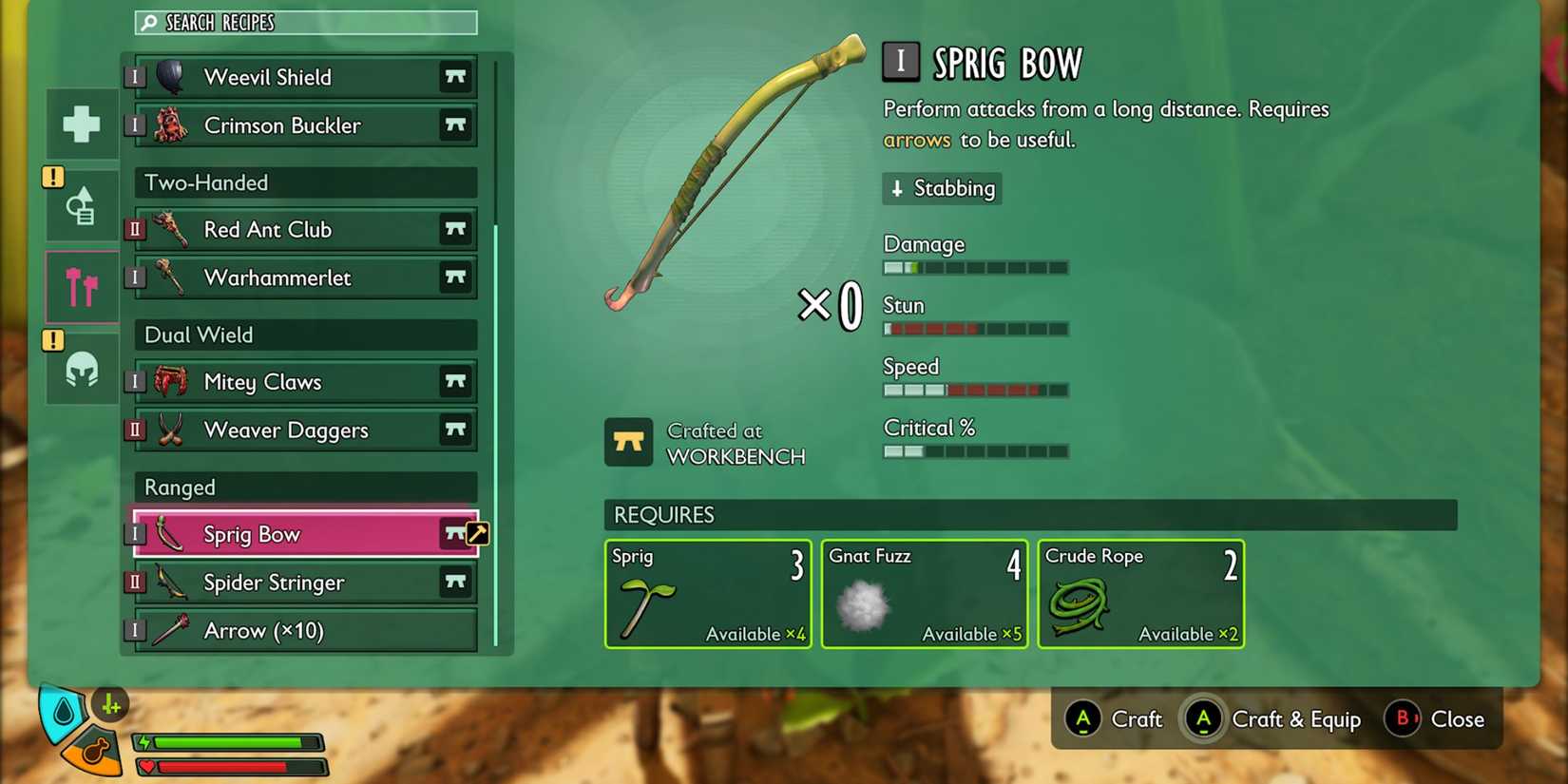This screenshot has height=784, width=1568.
Task: Click the tier II badge on Red Ant Club
Action: pyautogui.click(x=134, y=229)
